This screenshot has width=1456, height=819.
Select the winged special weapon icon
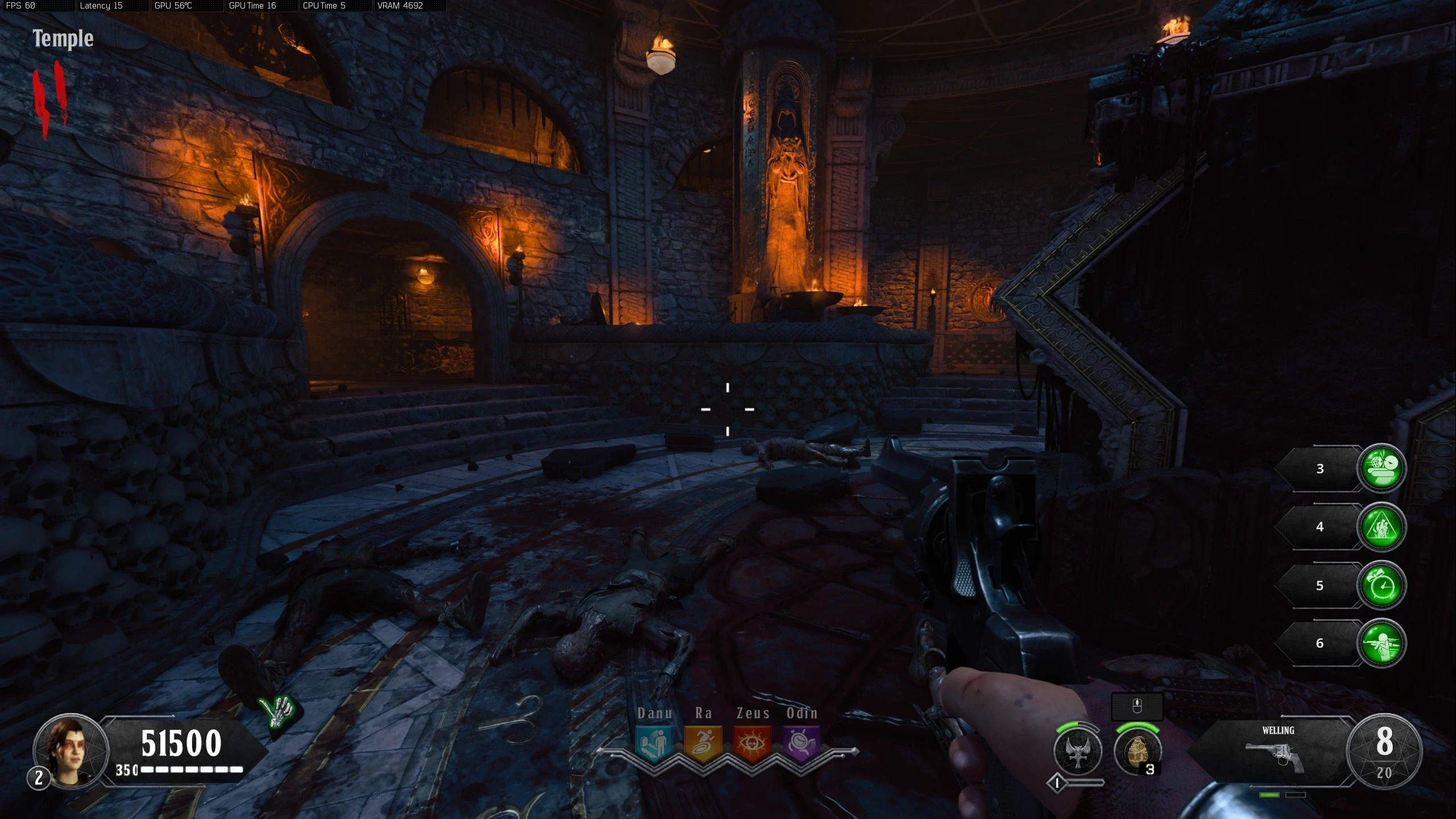(x=1078, y=752)
